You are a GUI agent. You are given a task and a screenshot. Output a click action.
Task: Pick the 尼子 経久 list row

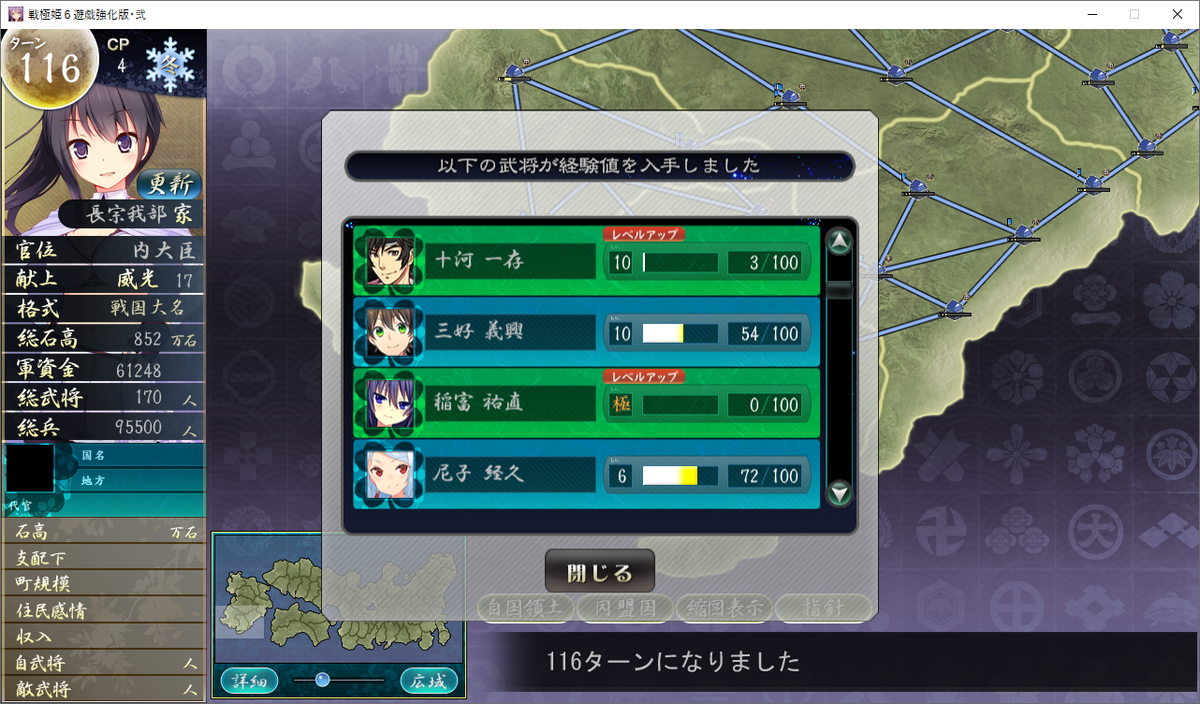click(586, 475)
